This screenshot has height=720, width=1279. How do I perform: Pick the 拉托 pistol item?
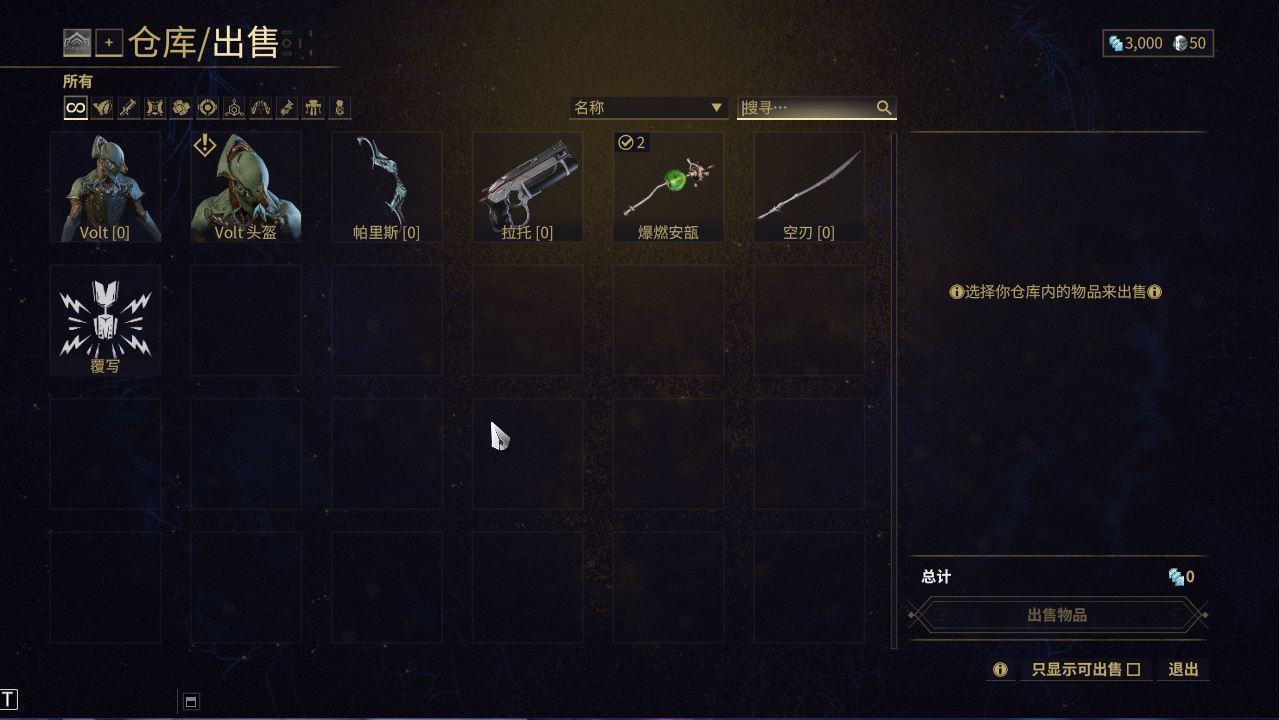[x=527, y=188]
